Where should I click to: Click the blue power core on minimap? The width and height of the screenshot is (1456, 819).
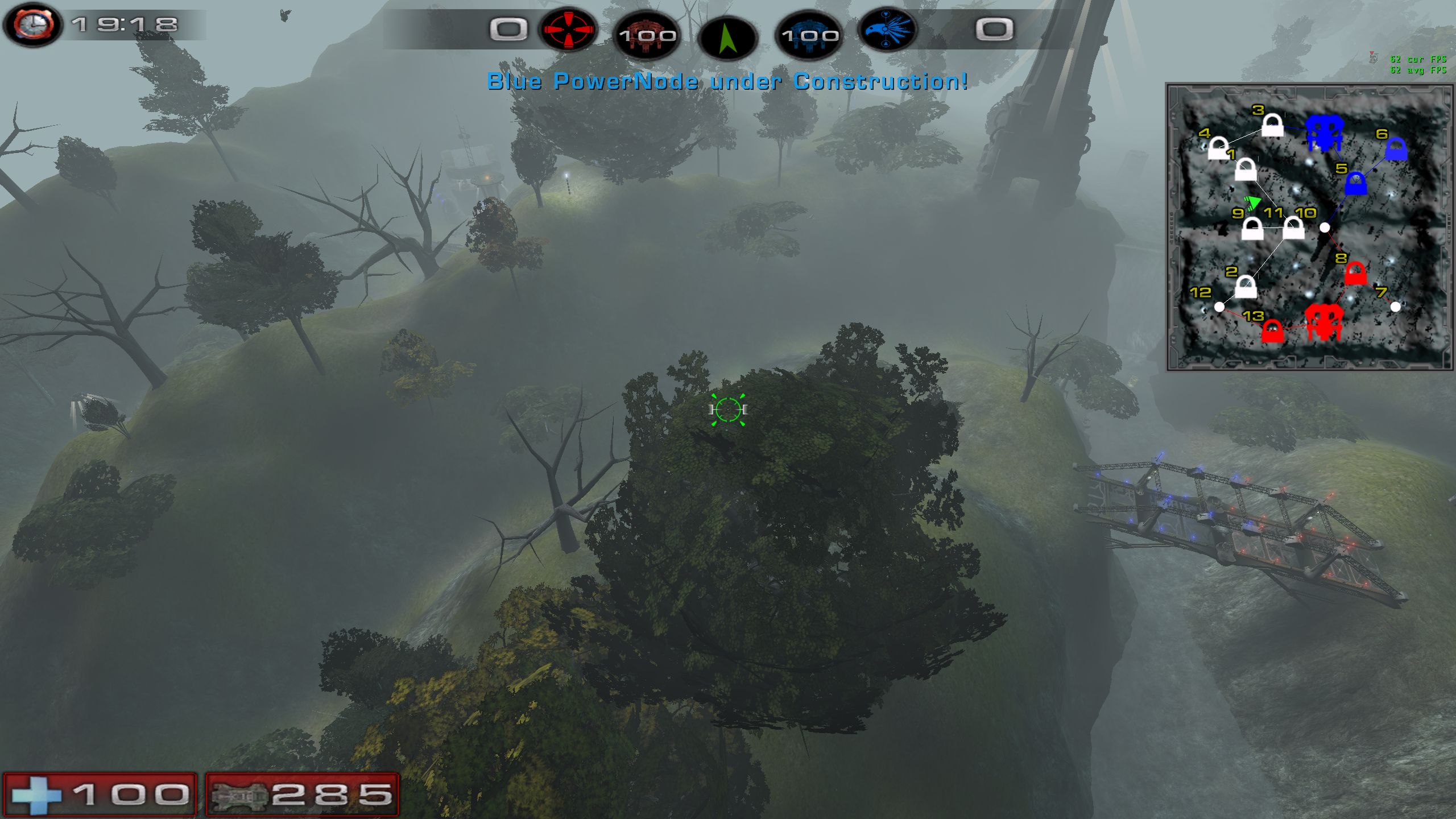1323,133
